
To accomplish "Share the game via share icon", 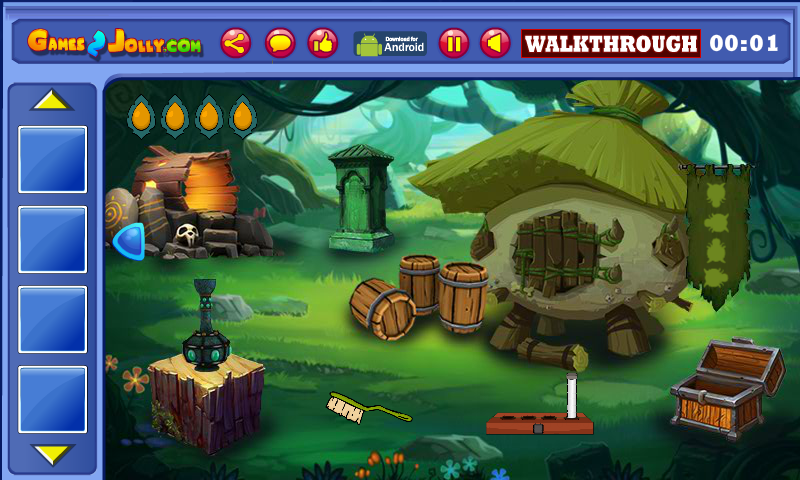I will click(x=236, y=43).
